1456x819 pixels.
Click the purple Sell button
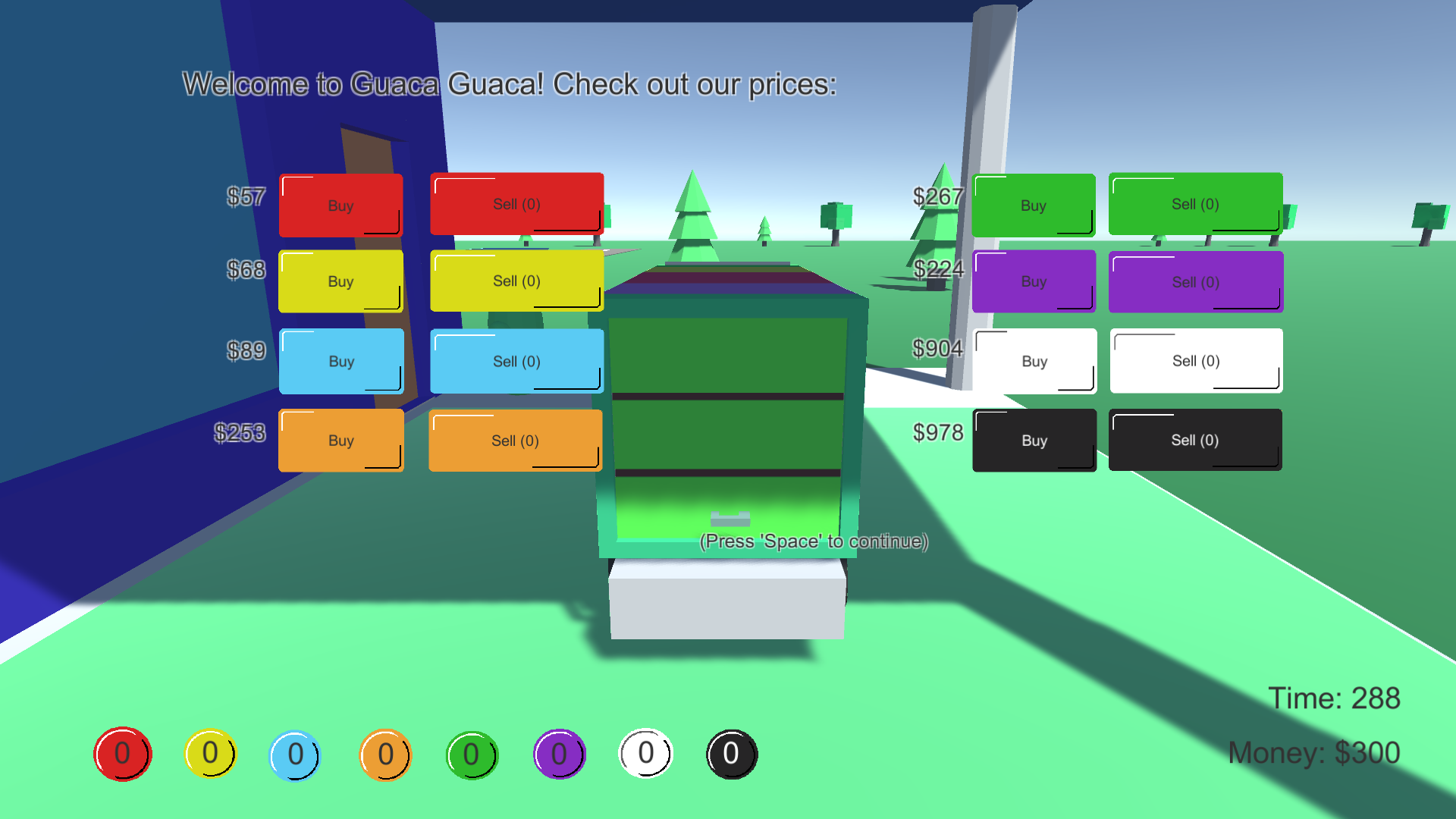(1195, 282)
